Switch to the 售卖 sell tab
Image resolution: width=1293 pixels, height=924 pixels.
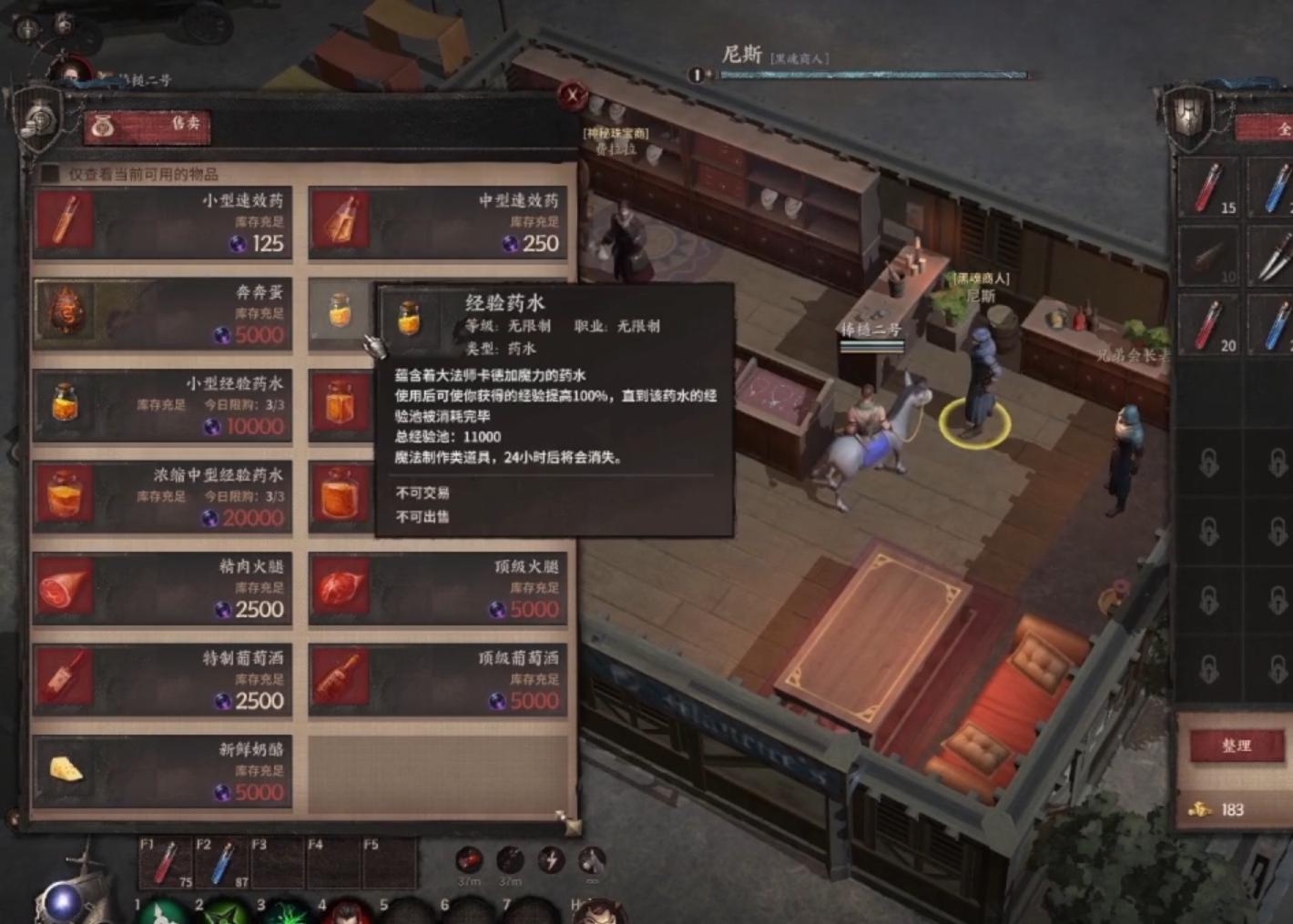click(x=148, y=127)
